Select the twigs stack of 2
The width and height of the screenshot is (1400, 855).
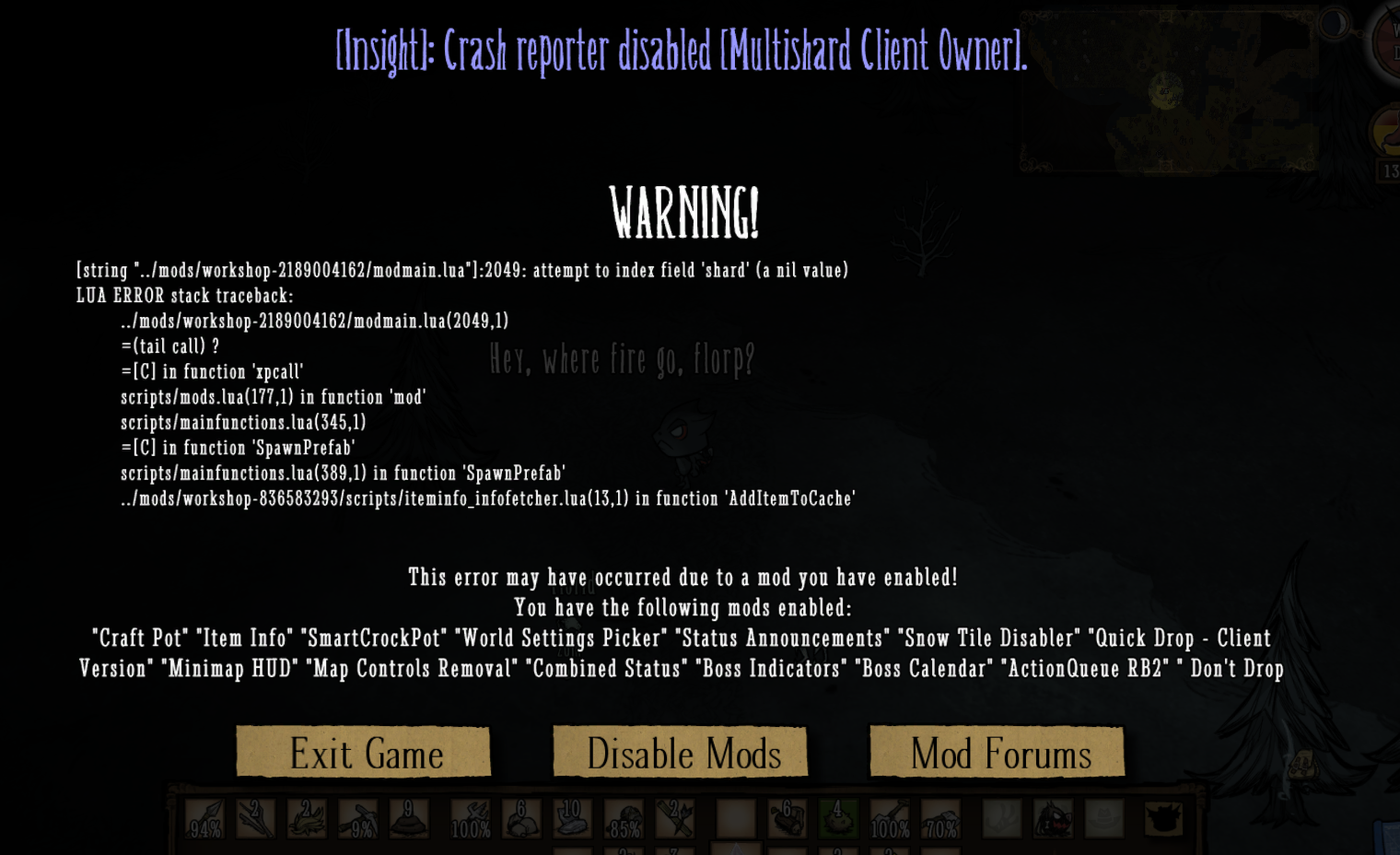pyautogui.click(x=254, y=818)
